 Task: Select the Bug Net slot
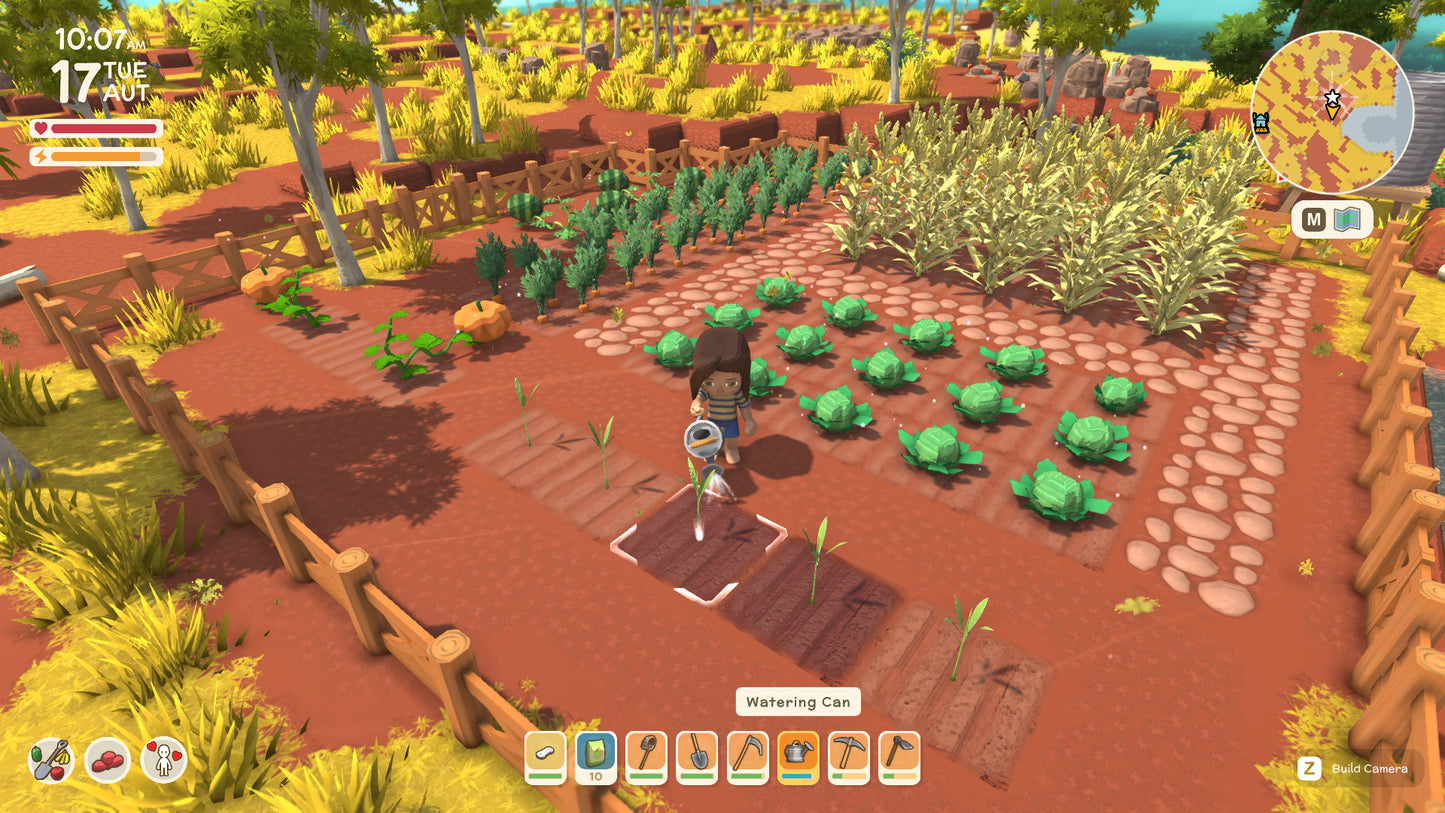(645, 757)
